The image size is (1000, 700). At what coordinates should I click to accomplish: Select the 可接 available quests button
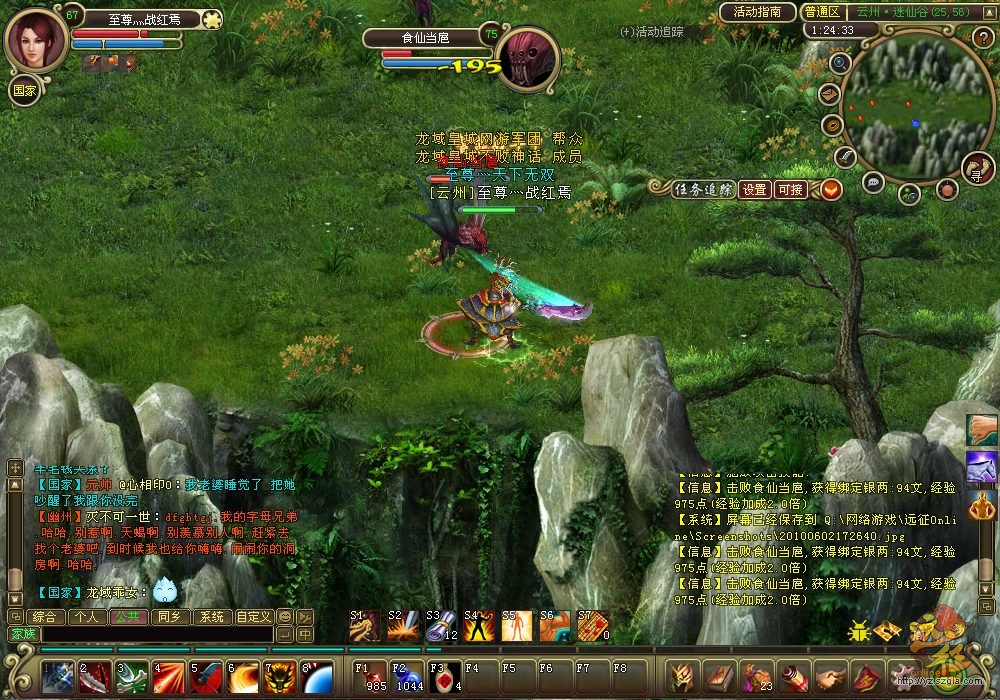[x=790, y=189]
